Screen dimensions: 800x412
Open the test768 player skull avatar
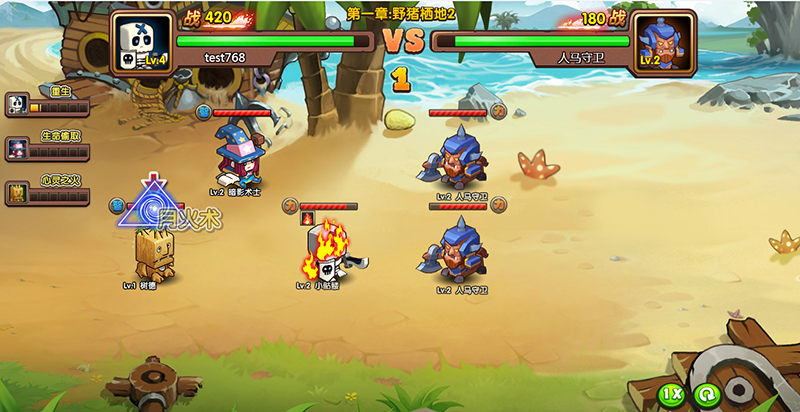pos(140,43)
